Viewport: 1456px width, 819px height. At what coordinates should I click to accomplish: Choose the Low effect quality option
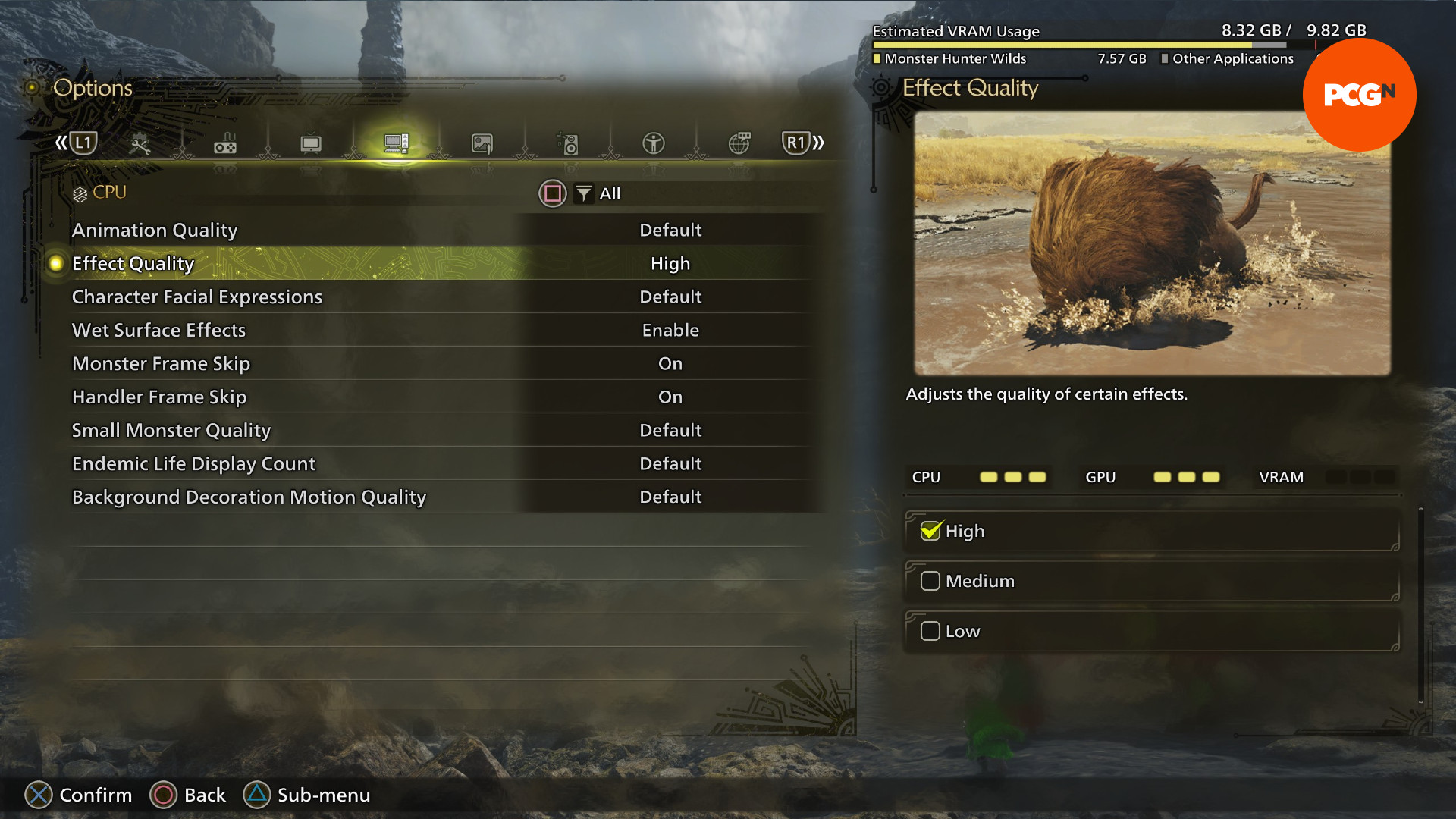[930, 630]
